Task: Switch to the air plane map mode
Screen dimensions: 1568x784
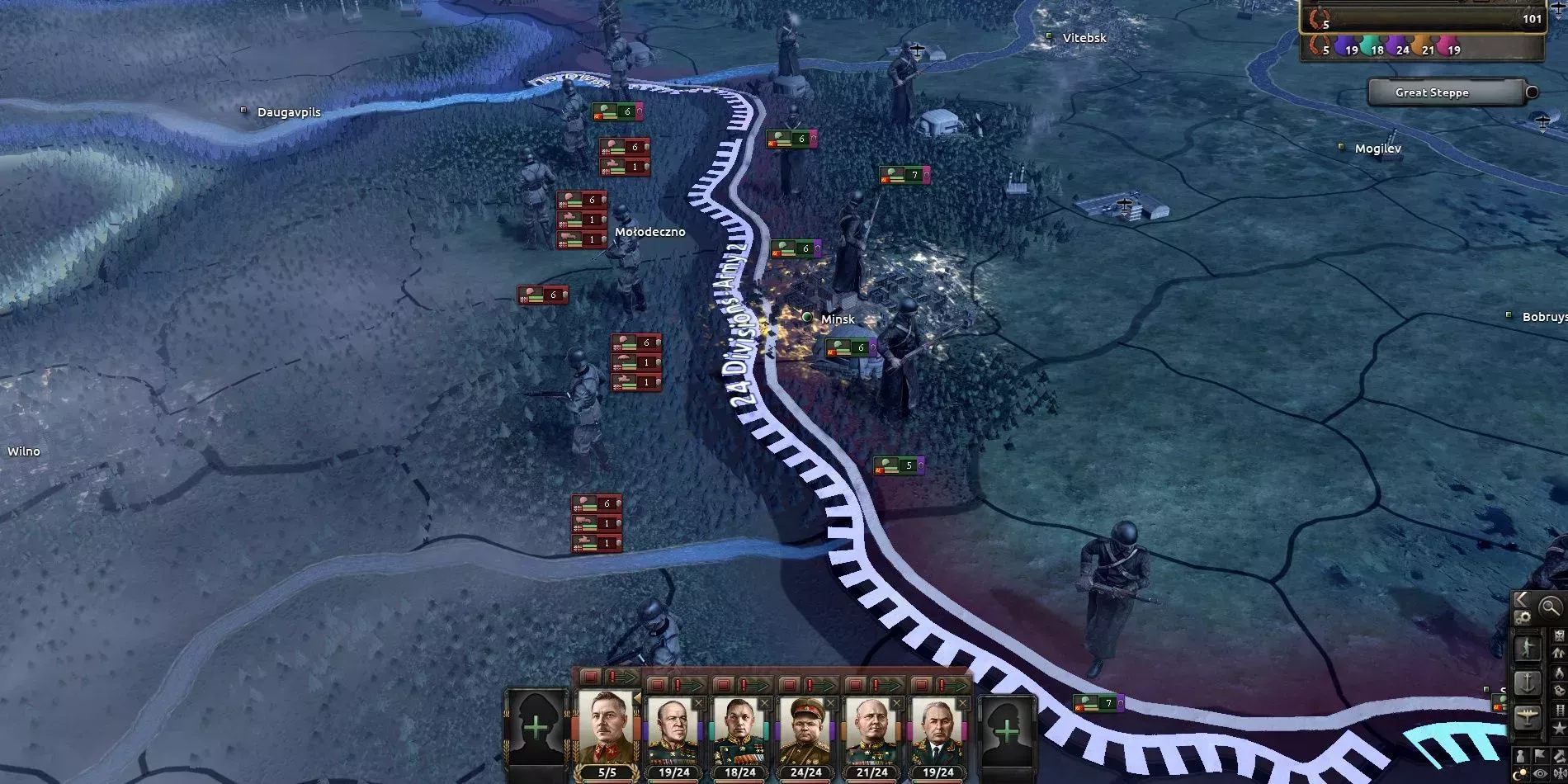Action: (x=1527, y=717)
